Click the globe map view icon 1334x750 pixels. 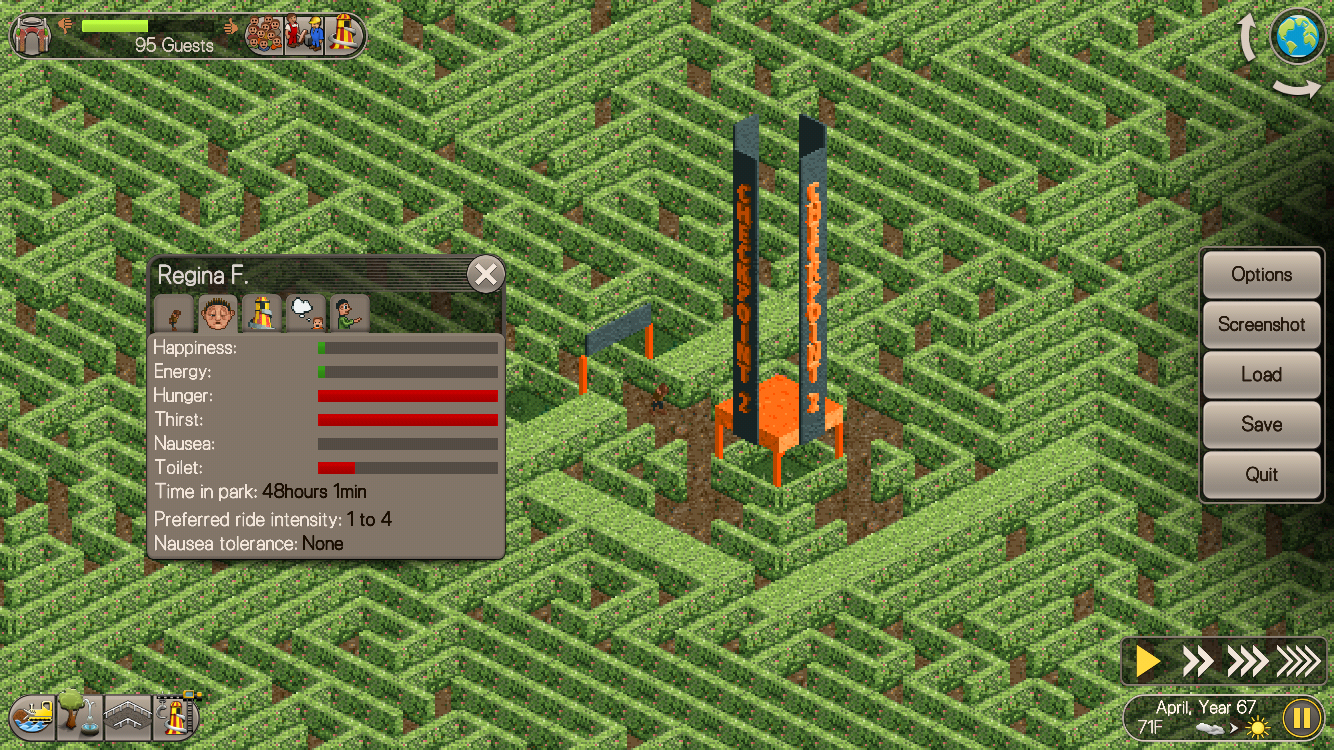pyautogui.click(x=1298, y=36)
